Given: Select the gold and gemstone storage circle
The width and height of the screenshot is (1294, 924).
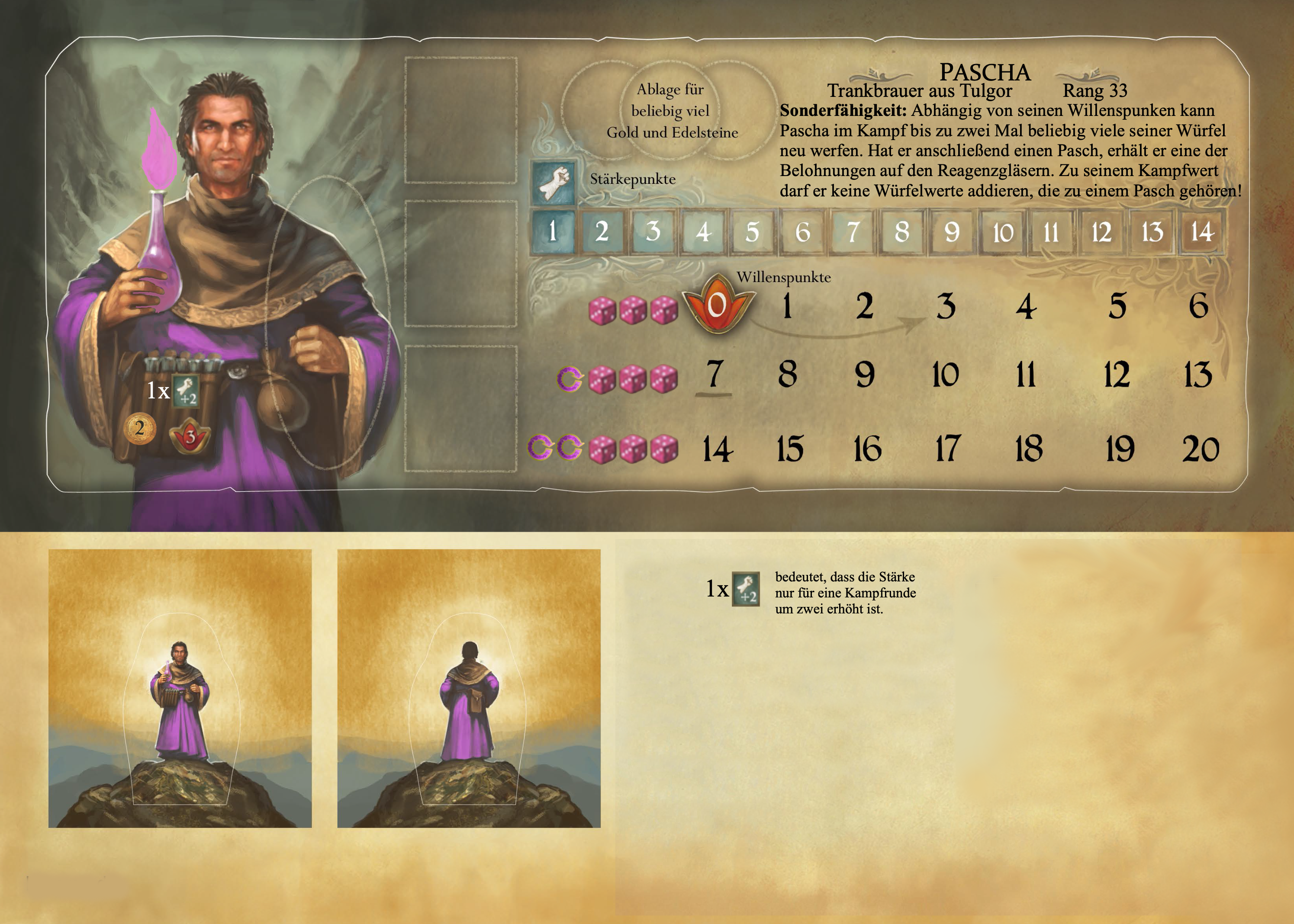Looking at the screenshot, I should (x=671, y=110).
